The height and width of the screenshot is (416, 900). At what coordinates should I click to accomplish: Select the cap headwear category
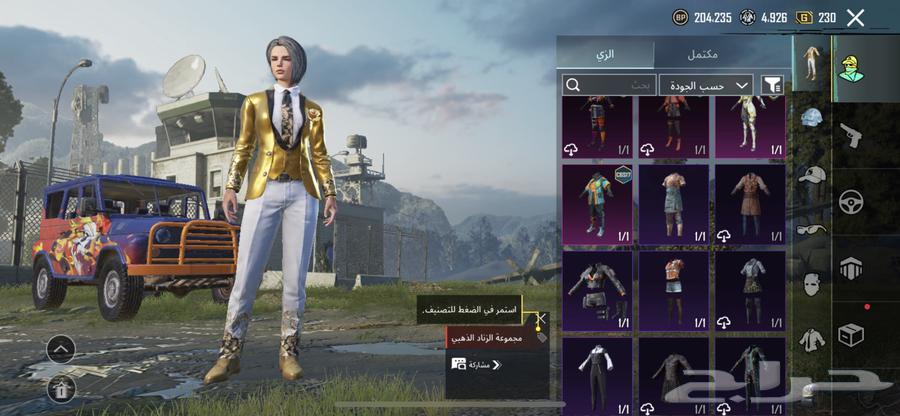click(x=811, y=174)
